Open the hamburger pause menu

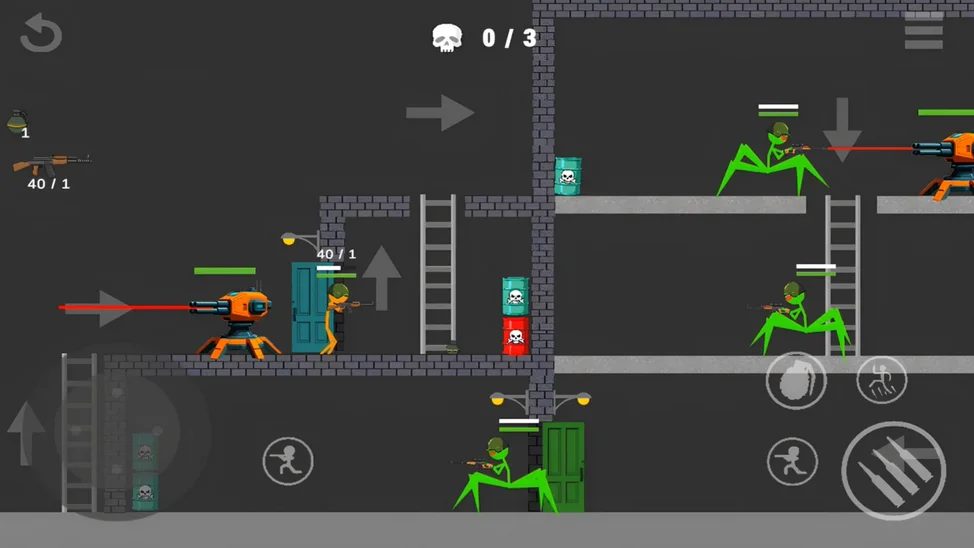[x=923, y=33]
